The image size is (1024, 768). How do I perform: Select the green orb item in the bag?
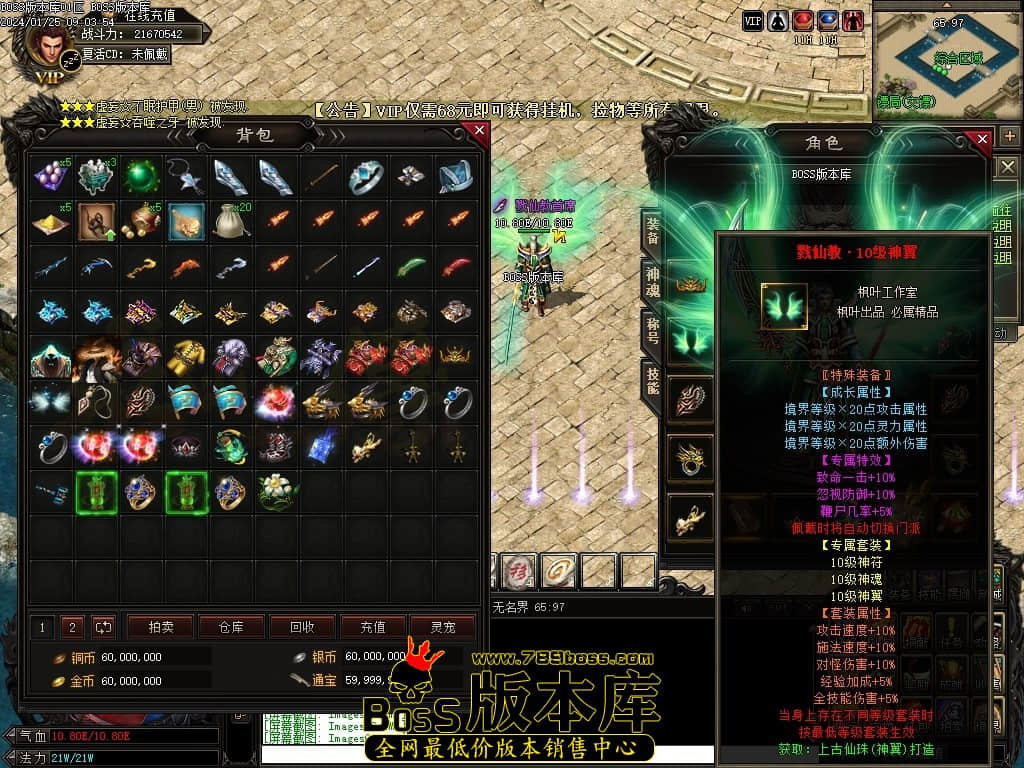click(x=142, y=177)
